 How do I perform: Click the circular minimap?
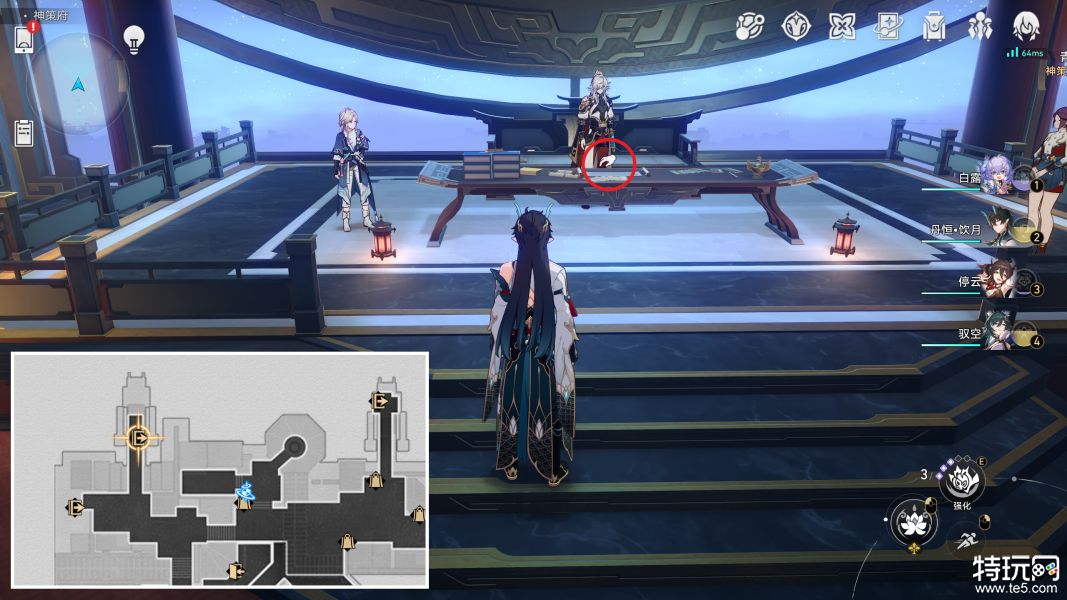78,84
